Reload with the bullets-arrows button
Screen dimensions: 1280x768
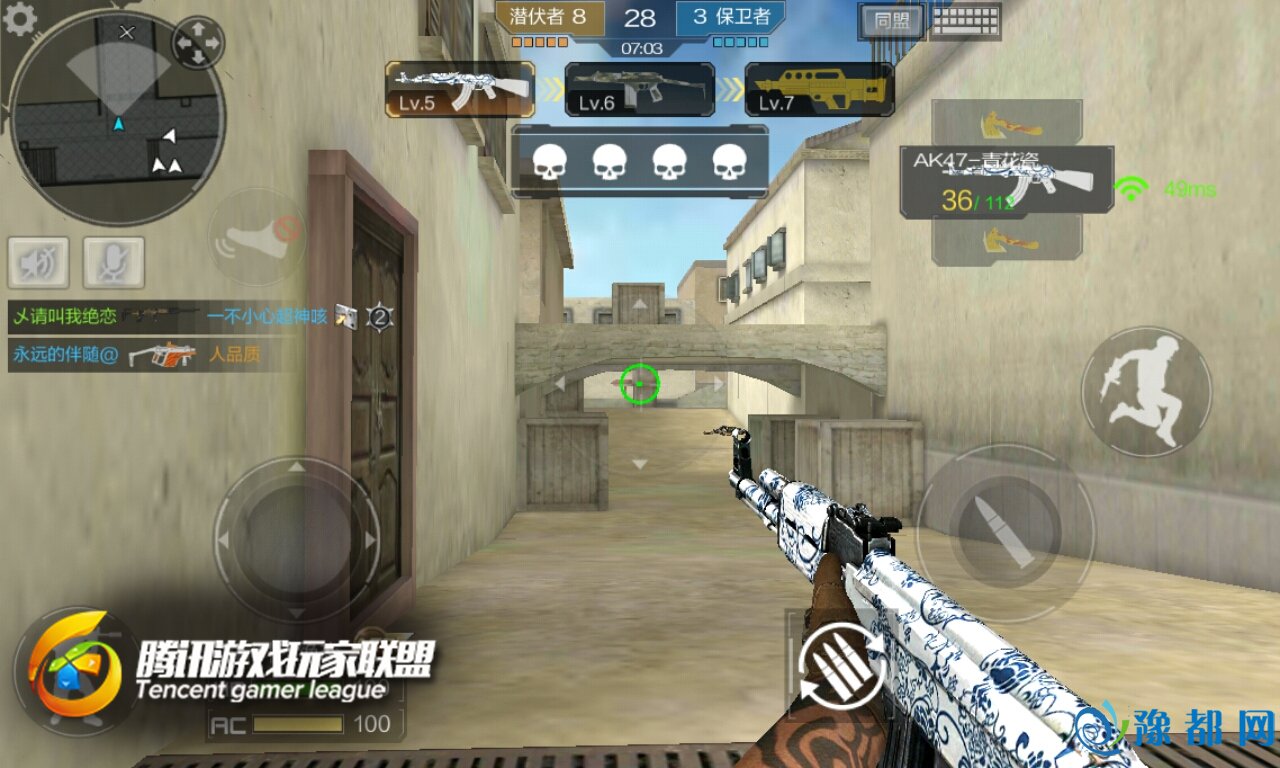point(841,665)
